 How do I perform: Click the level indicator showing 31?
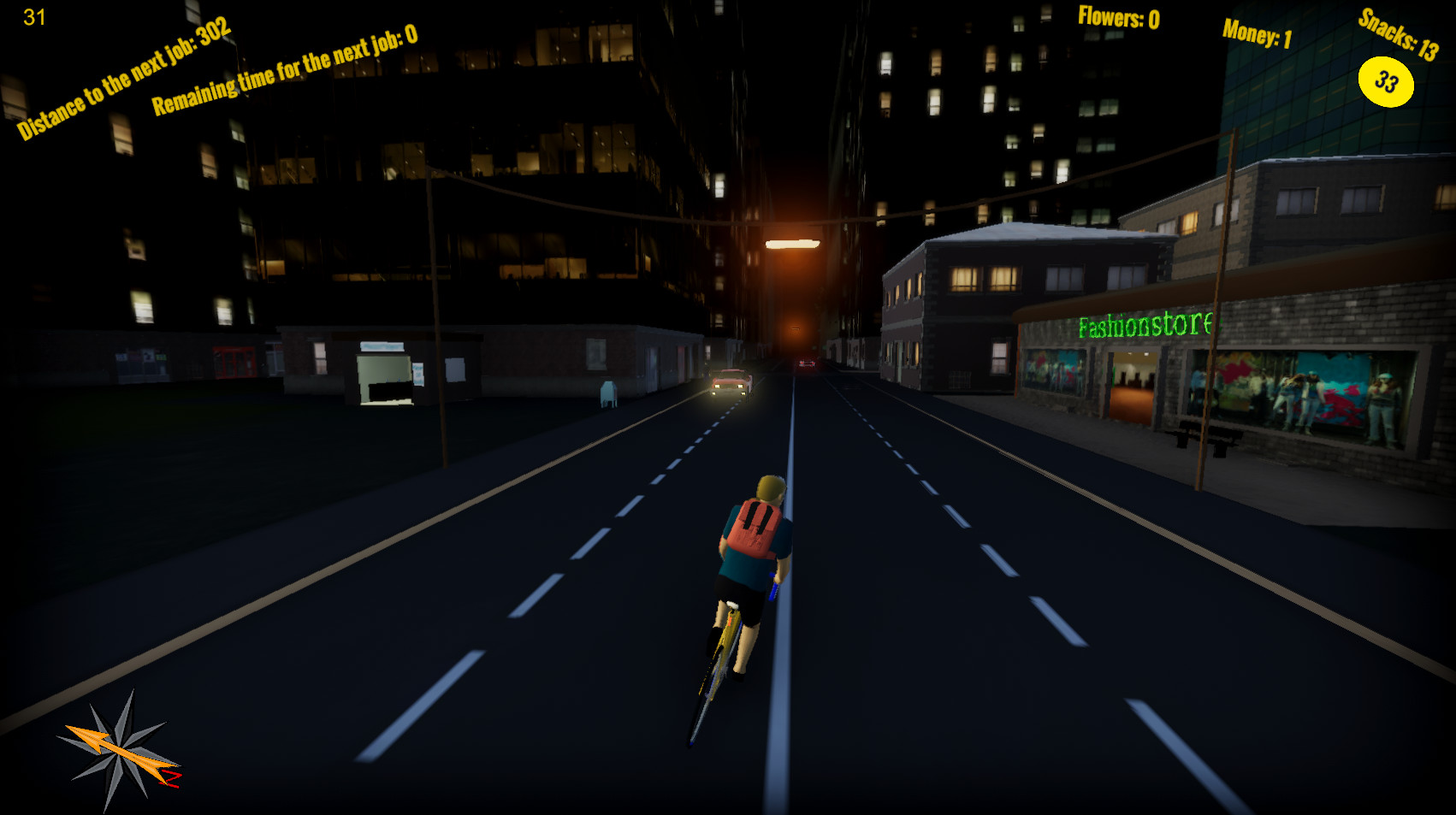tap(33, 15)
